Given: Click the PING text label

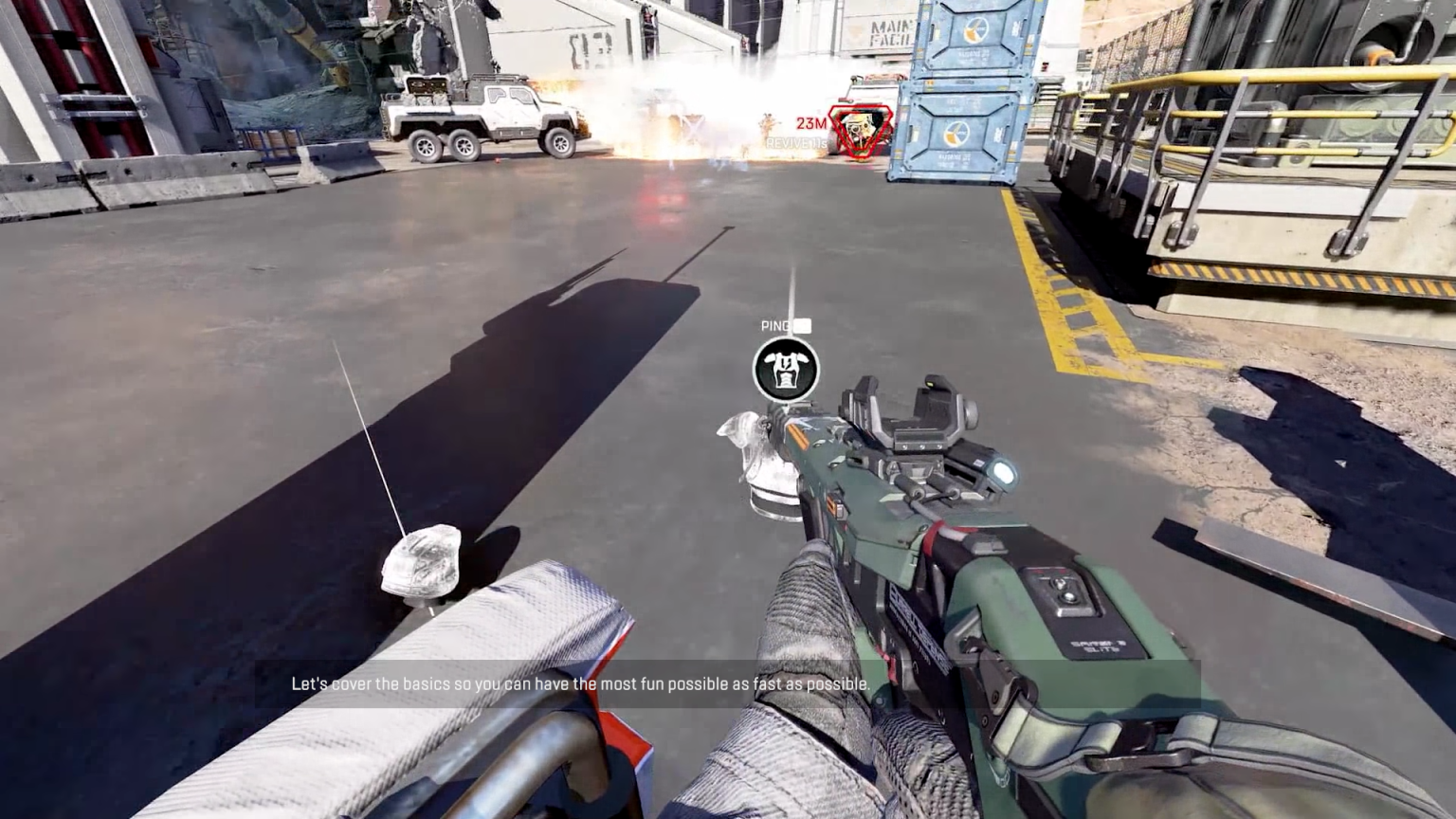Looking at the screenshot, I should (774, 324).
